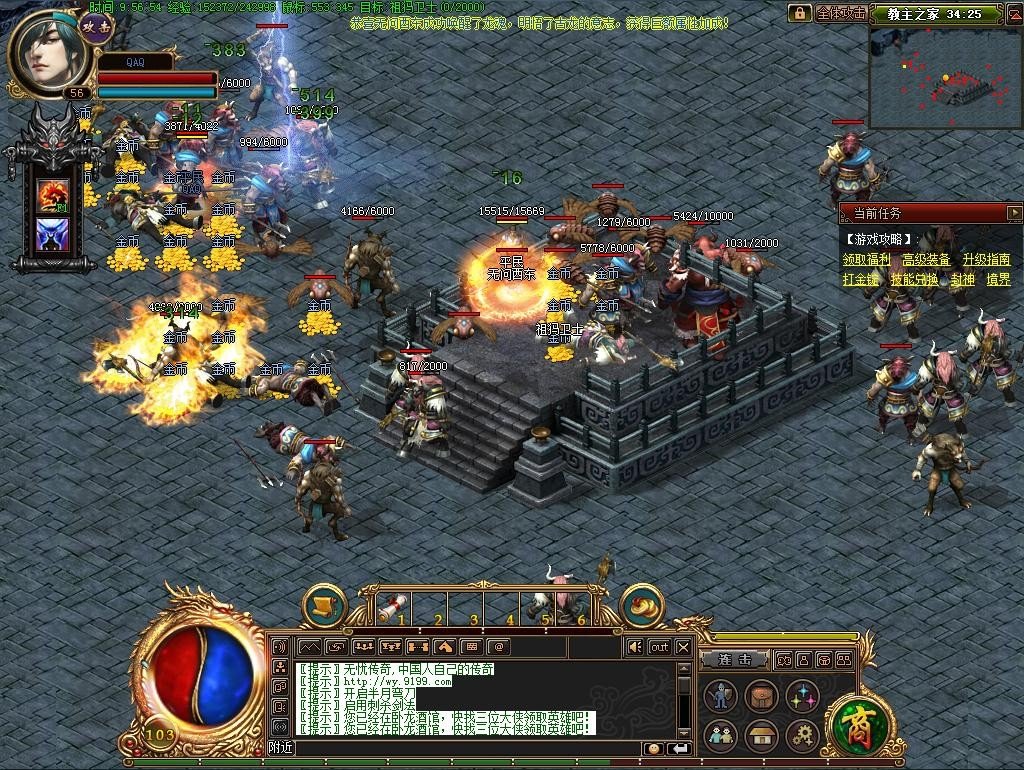The width and height of the screenshot is (1024, 770).
Task: Open the 升级指南 link
Action: click(986, 260)
